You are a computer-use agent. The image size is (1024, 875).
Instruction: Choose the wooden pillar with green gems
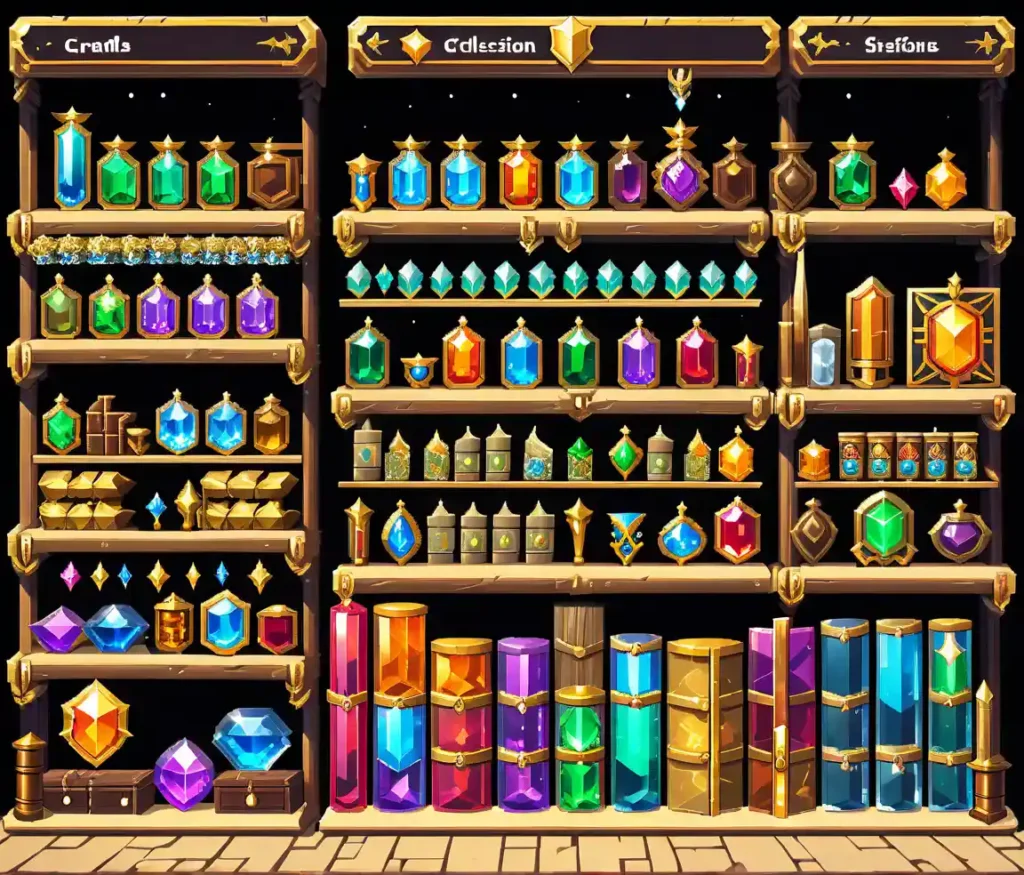click(579, 705)
